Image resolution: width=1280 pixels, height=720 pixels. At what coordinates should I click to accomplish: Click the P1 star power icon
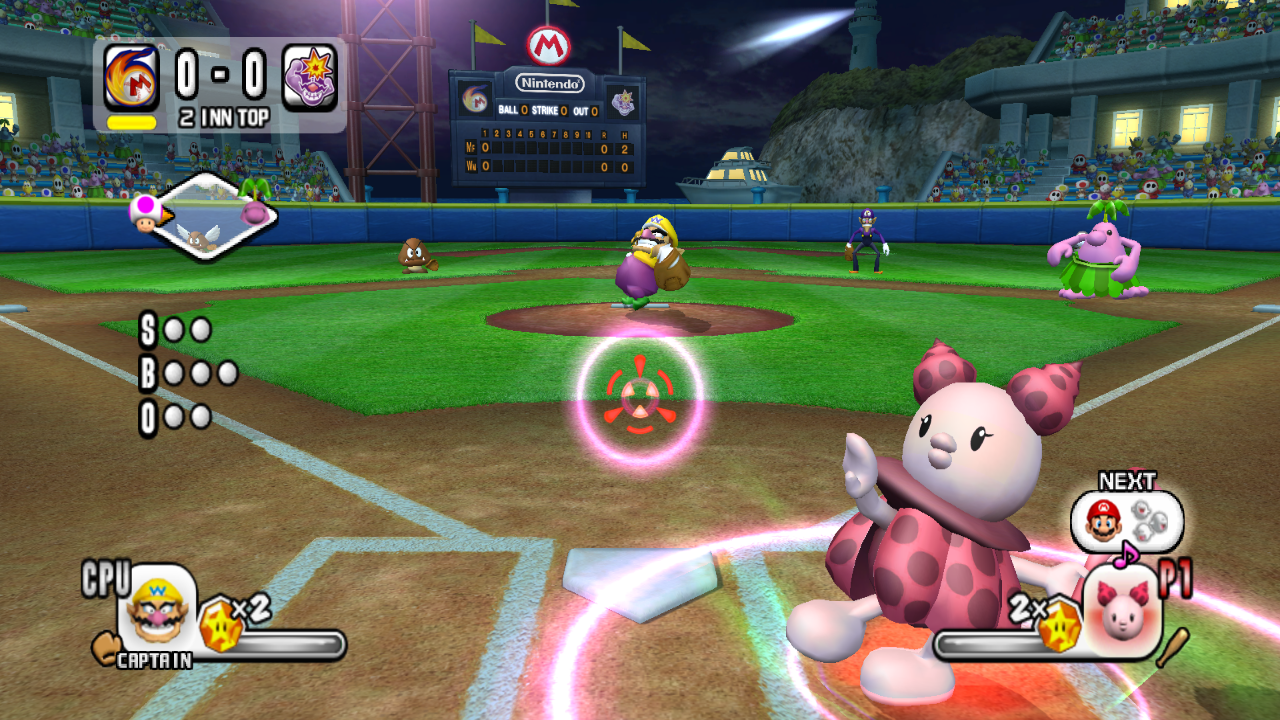(x=1059, y=627)
